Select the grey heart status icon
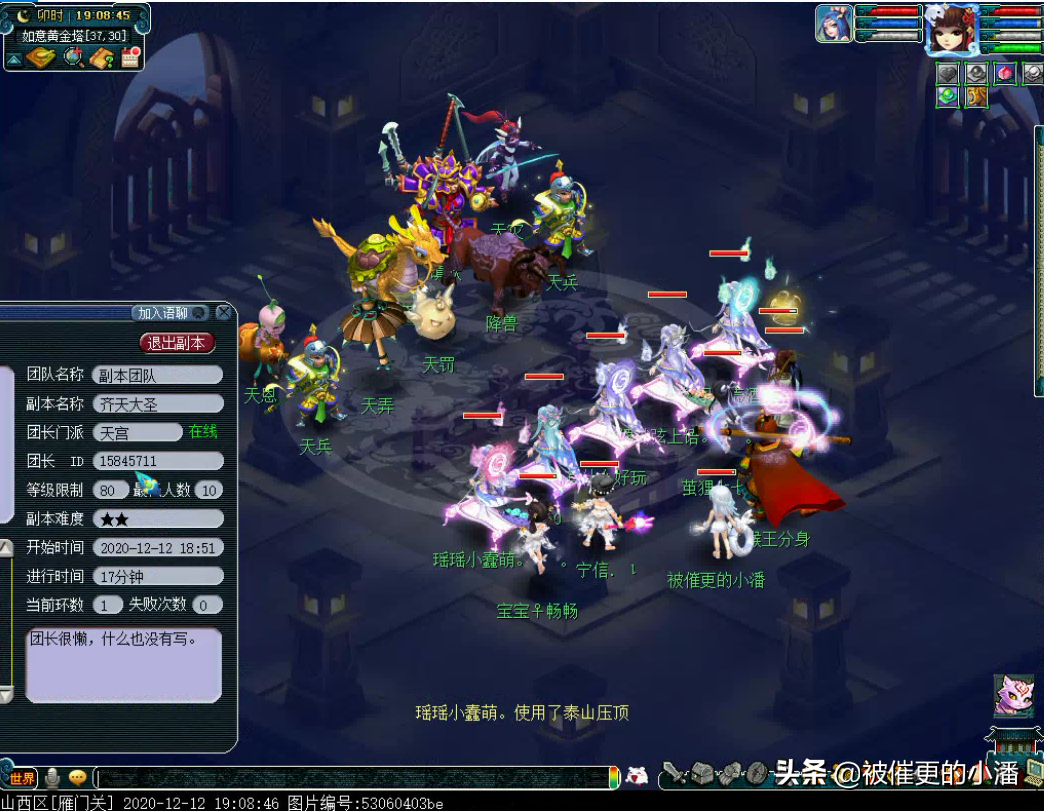This screenshot has width=1044, height=811. 948,73
